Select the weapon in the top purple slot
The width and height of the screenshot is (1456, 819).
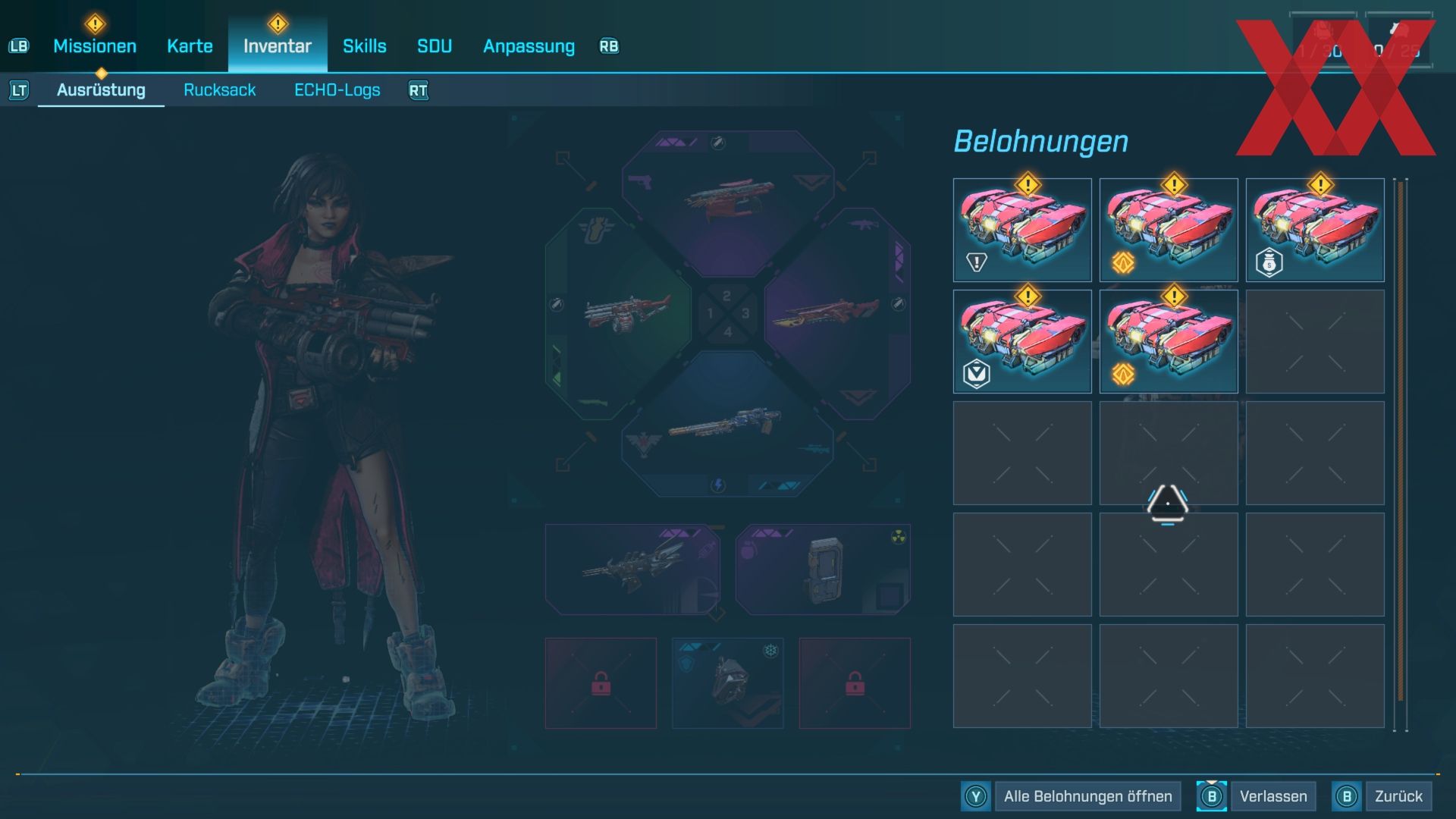[x=728, y=199]
